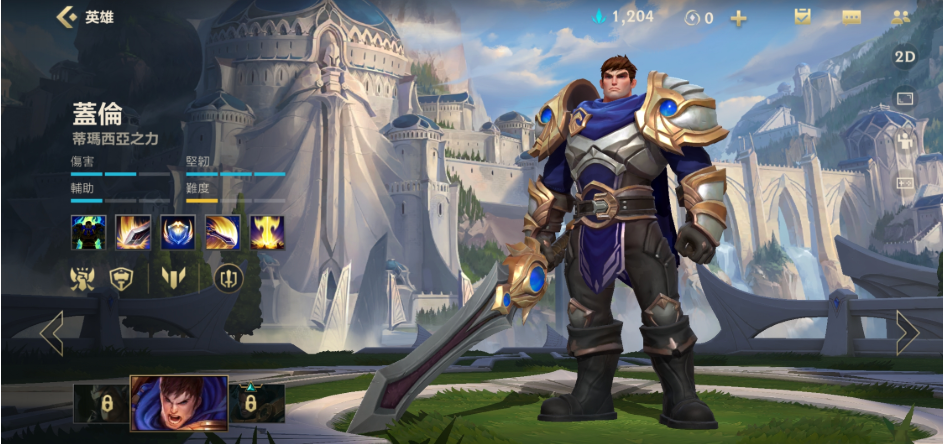Select the glowing sword strike ability icon

pos(133,231)
